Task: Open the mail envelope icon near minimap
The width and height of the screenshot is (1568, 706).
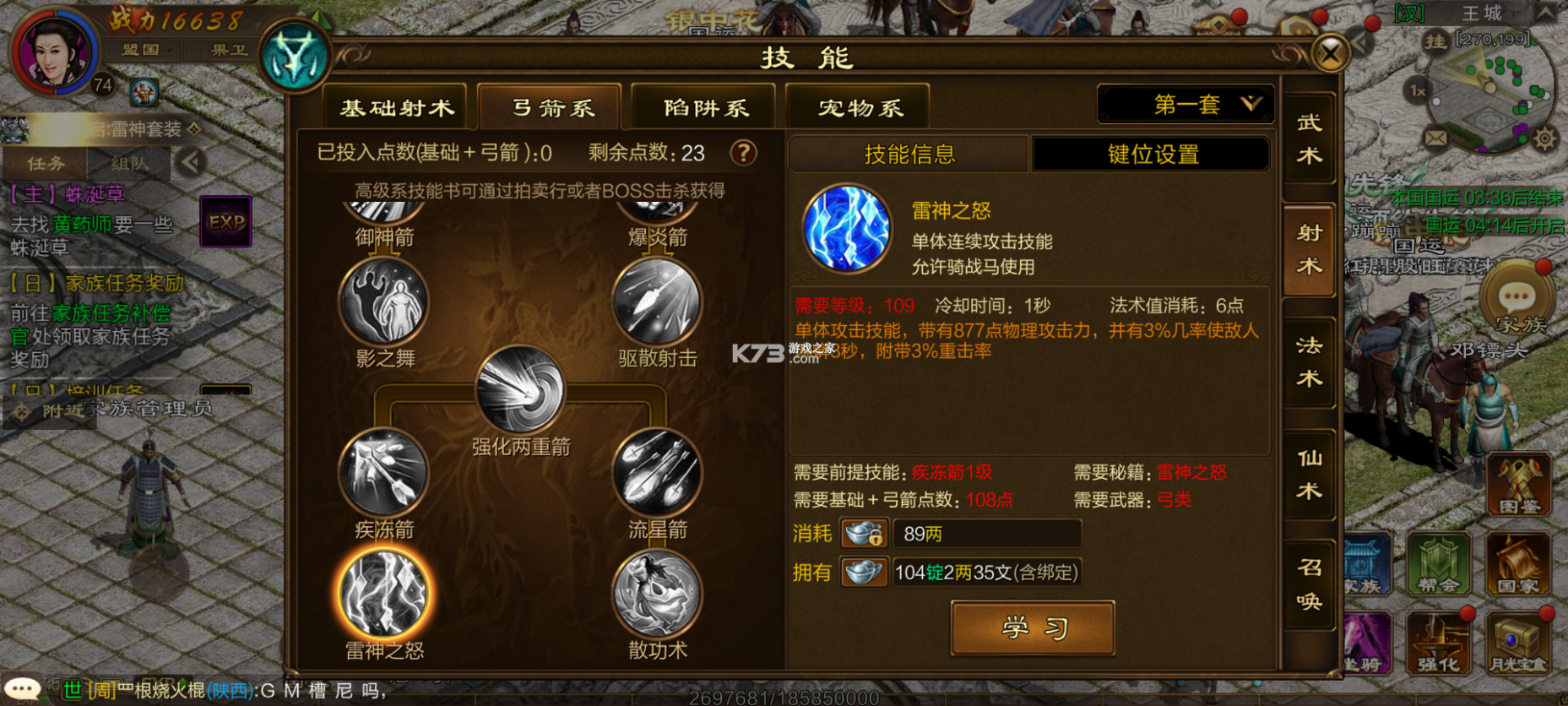Action: (x=1435, y=139)
